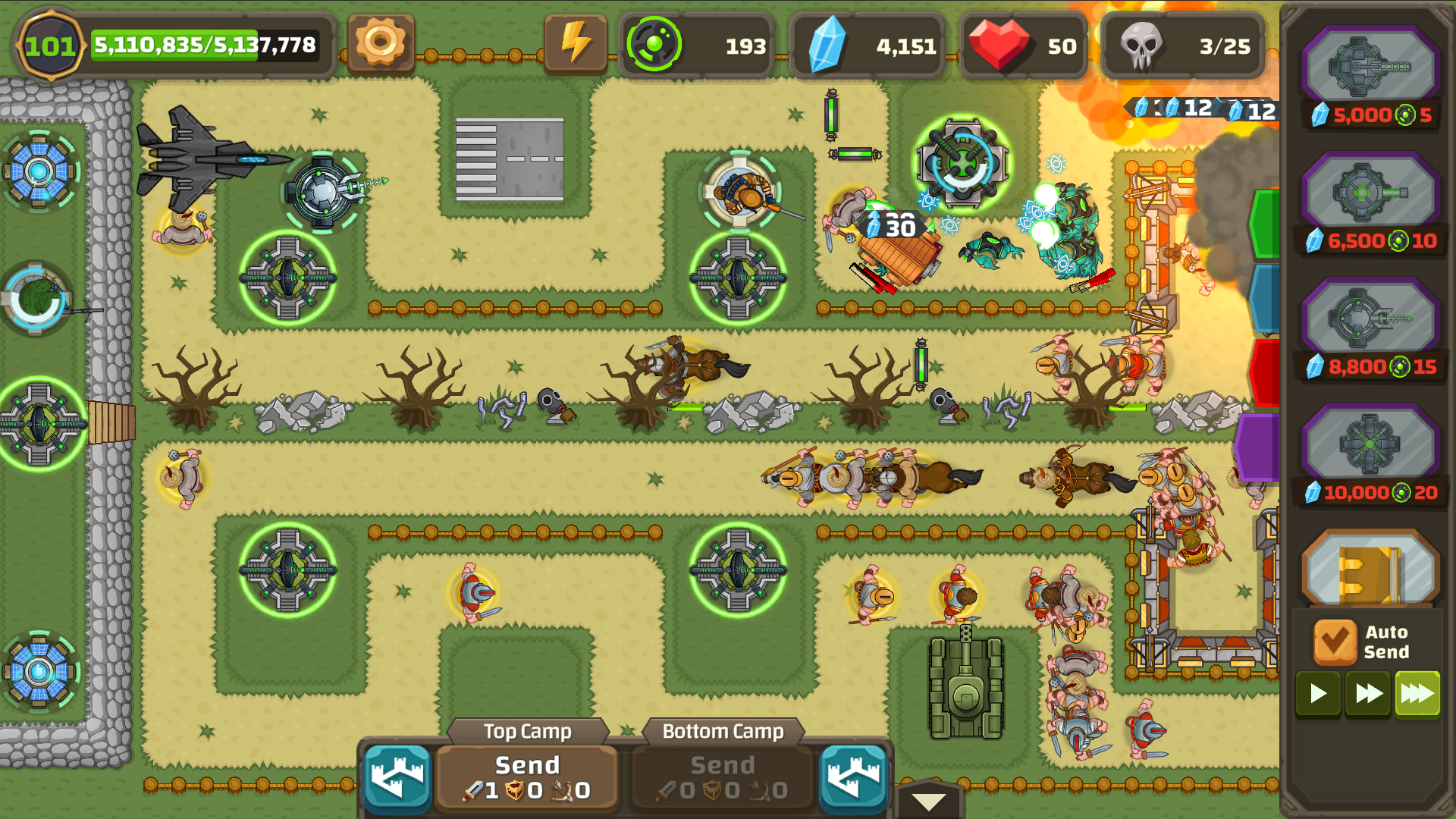This screenshot has width=1456, height=819.
Task: Collapse the camp panel with down arrow
Action: 928,802
